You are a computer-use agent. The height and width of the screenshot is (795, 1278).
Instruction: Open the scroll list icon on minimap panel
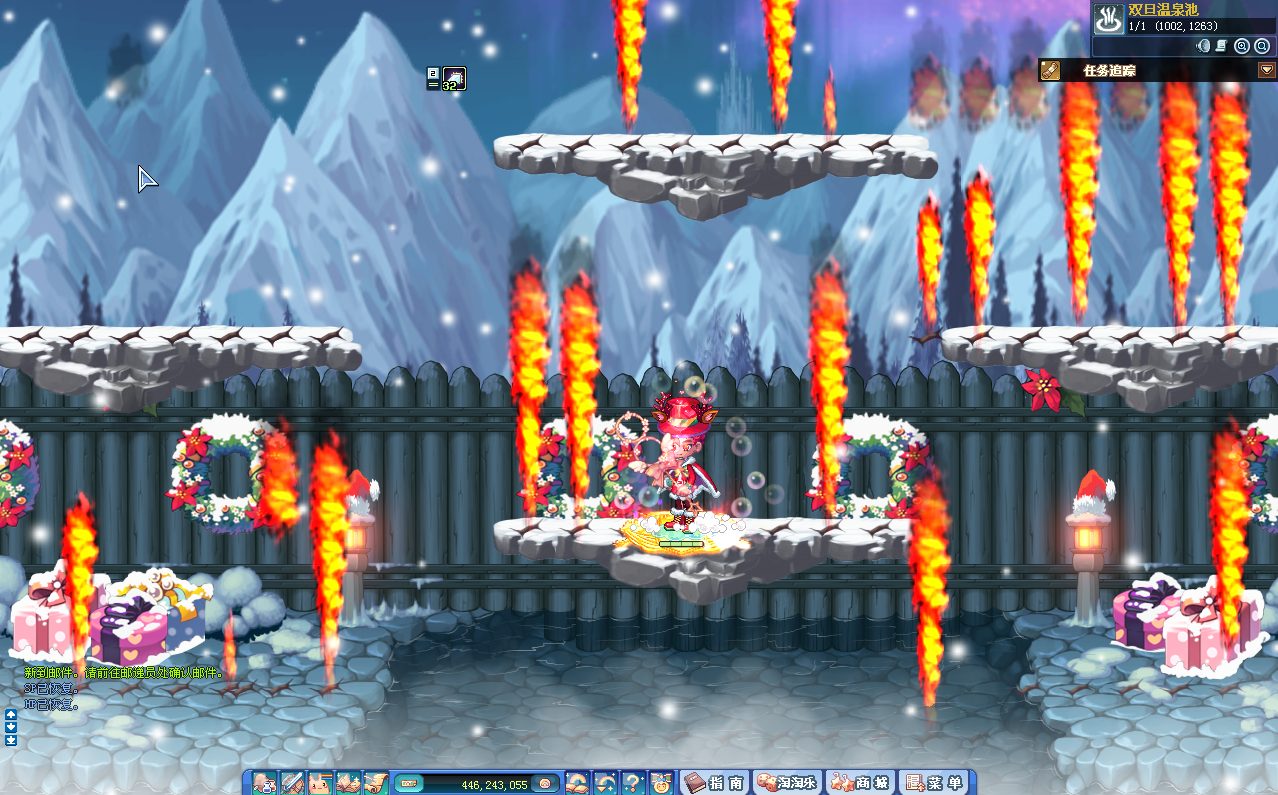point(1222,46)
